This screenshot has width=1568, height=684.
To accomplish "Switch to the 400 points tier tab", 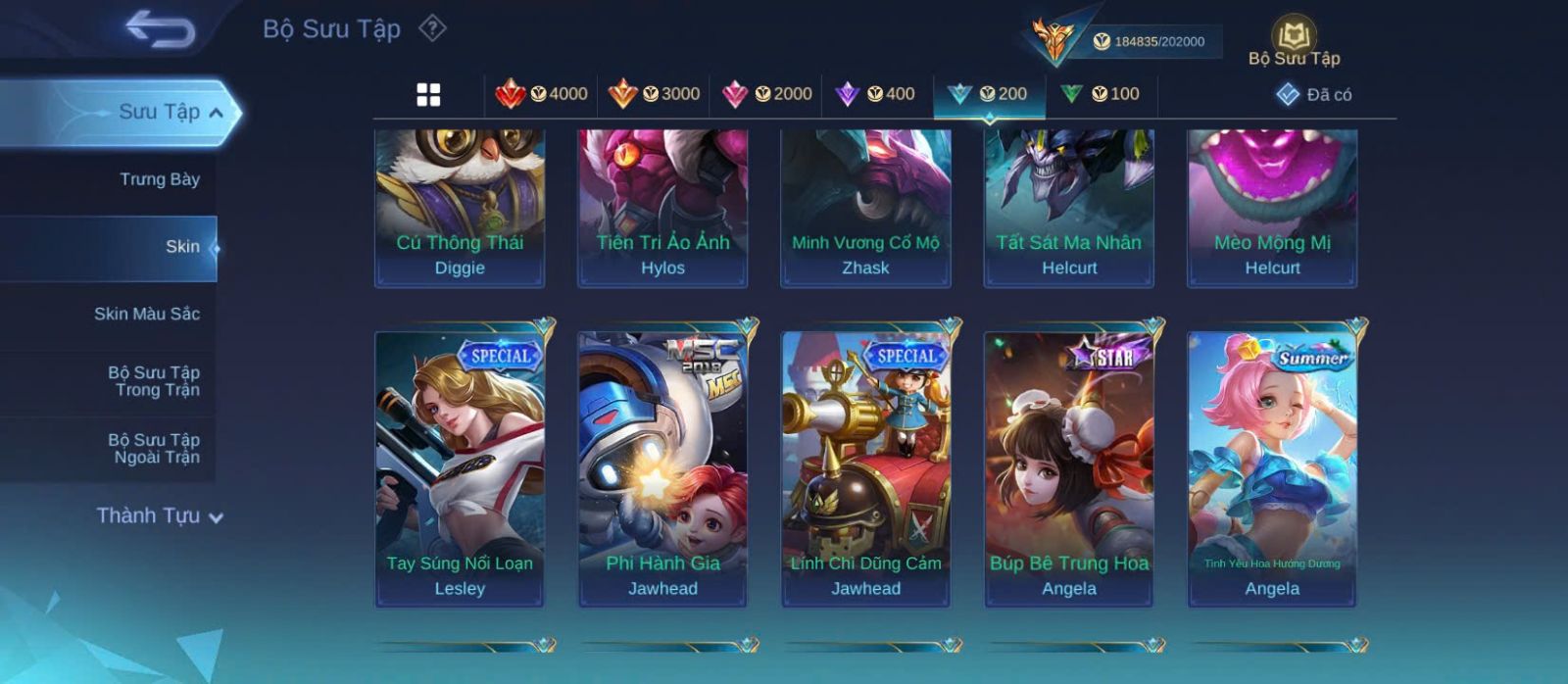I will pos(875,94).
